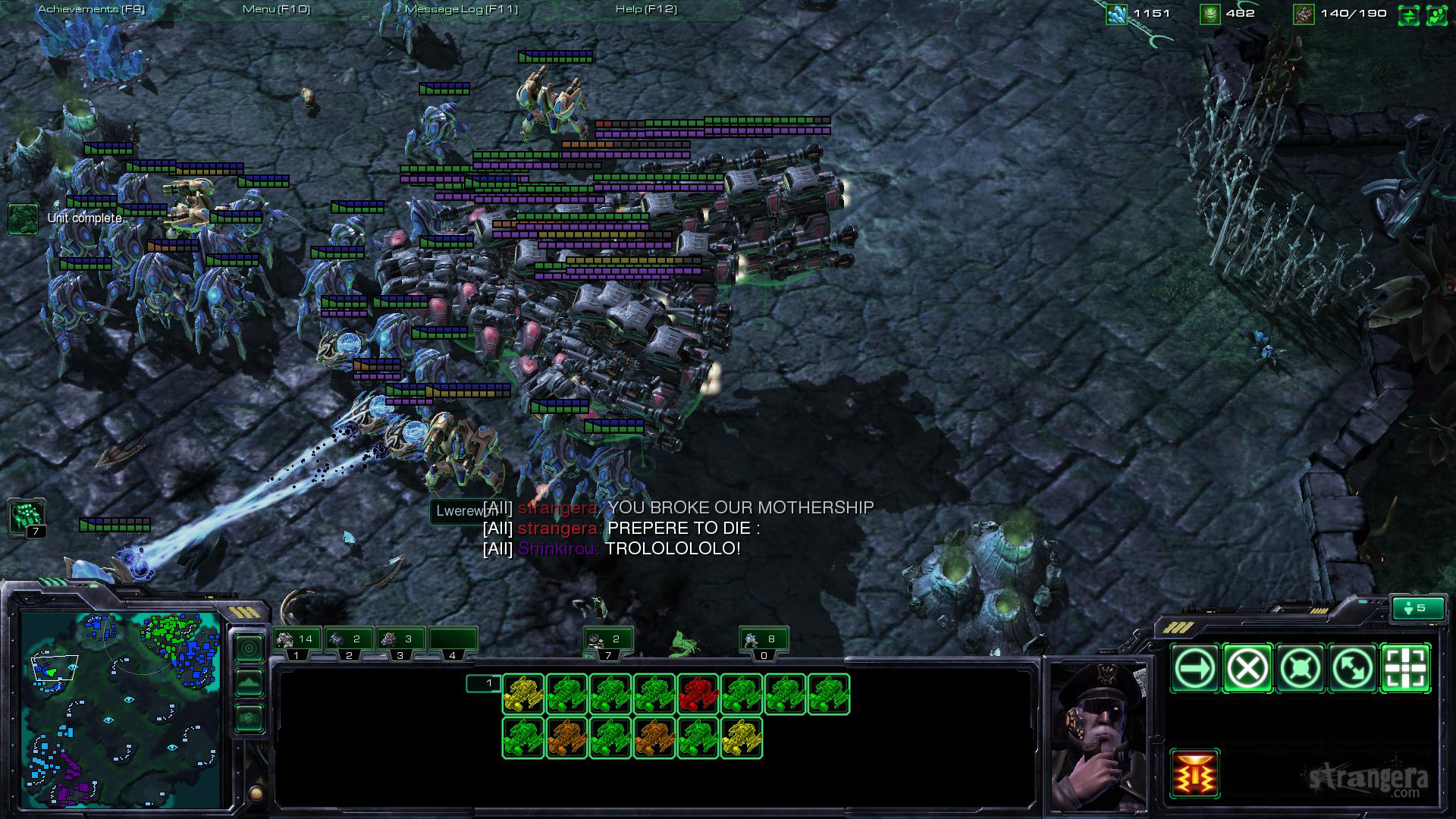The height and width of the screenshot is (819, 1456).
Task: Open the allies social button
Action: point(1436,14)
